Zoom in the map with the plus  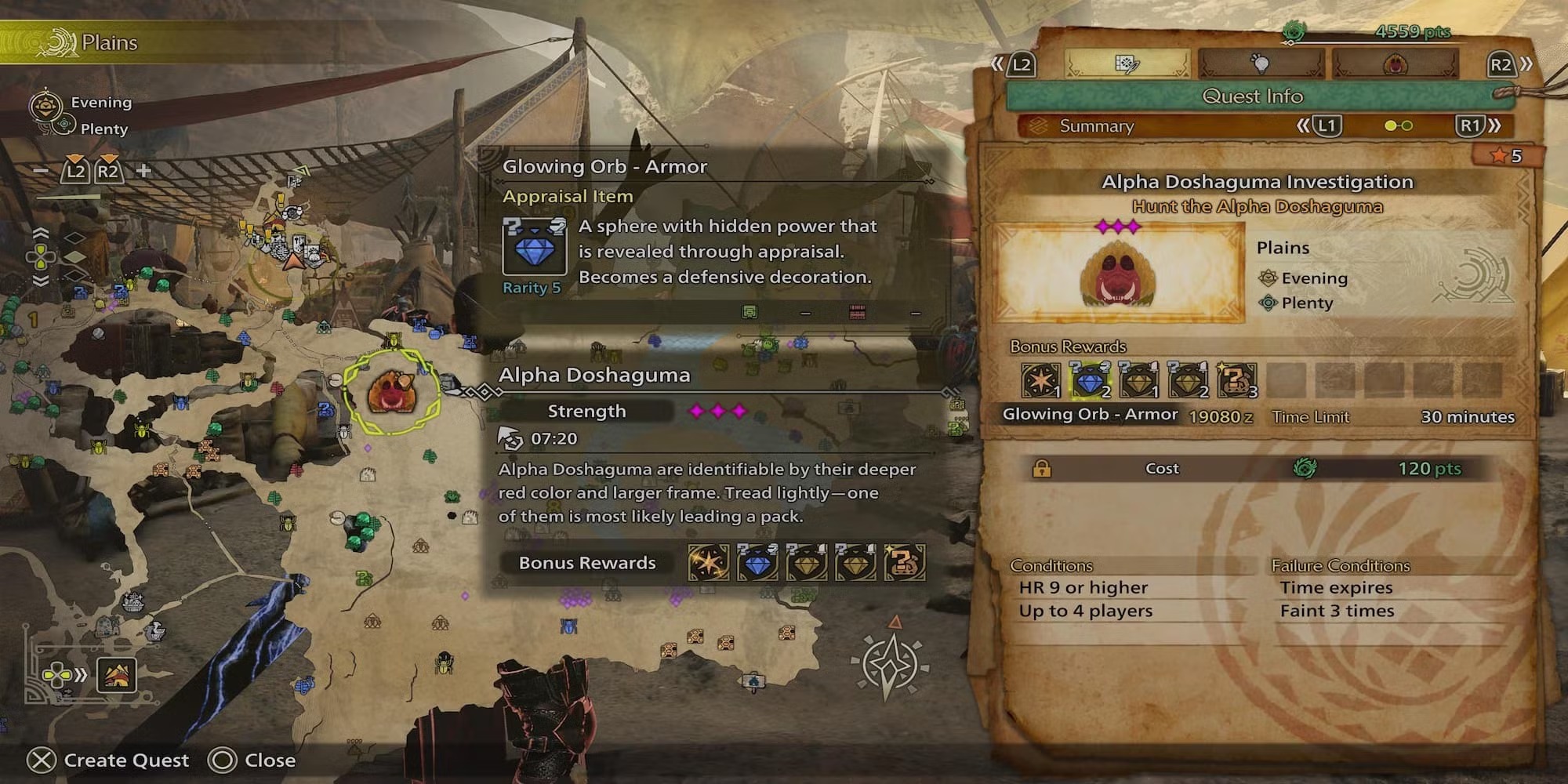(x=143, y=170)
